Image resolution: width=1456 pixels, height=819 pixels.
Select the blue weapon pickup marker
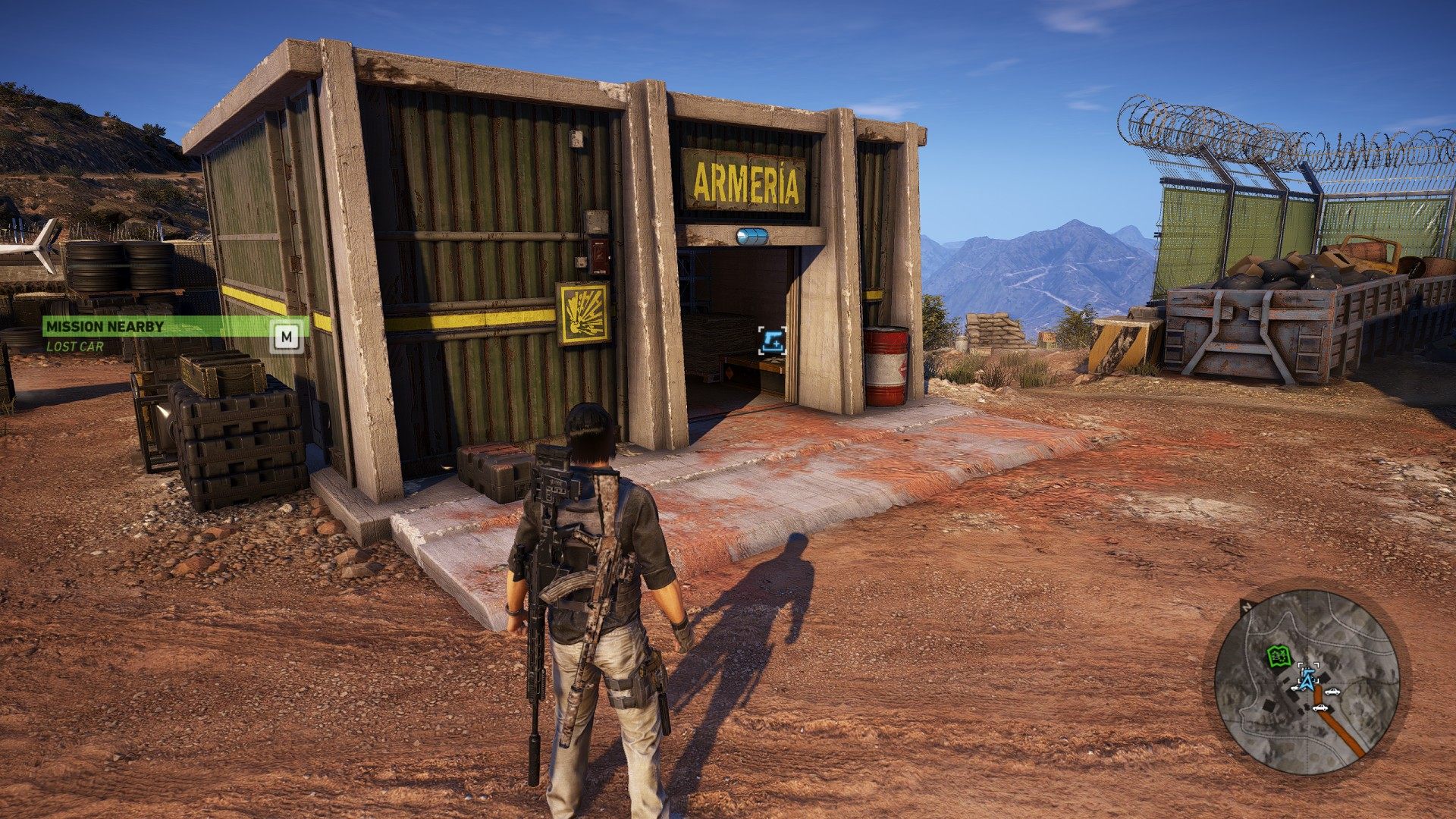click(772, 340)
